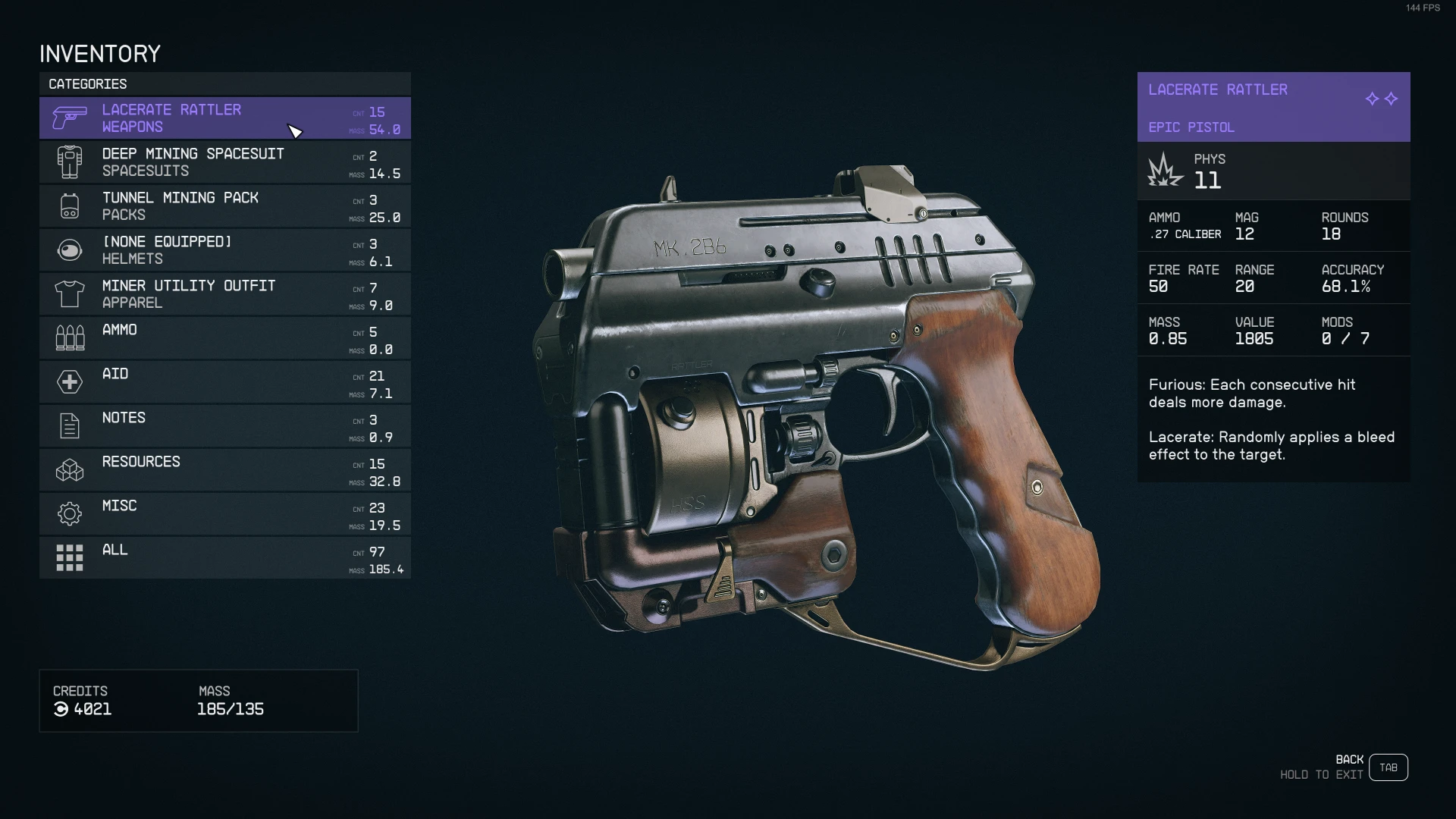Click the epic rarity star icons
The width and height of the screenshot is (1456, 819).
(x=1382, y=98)
